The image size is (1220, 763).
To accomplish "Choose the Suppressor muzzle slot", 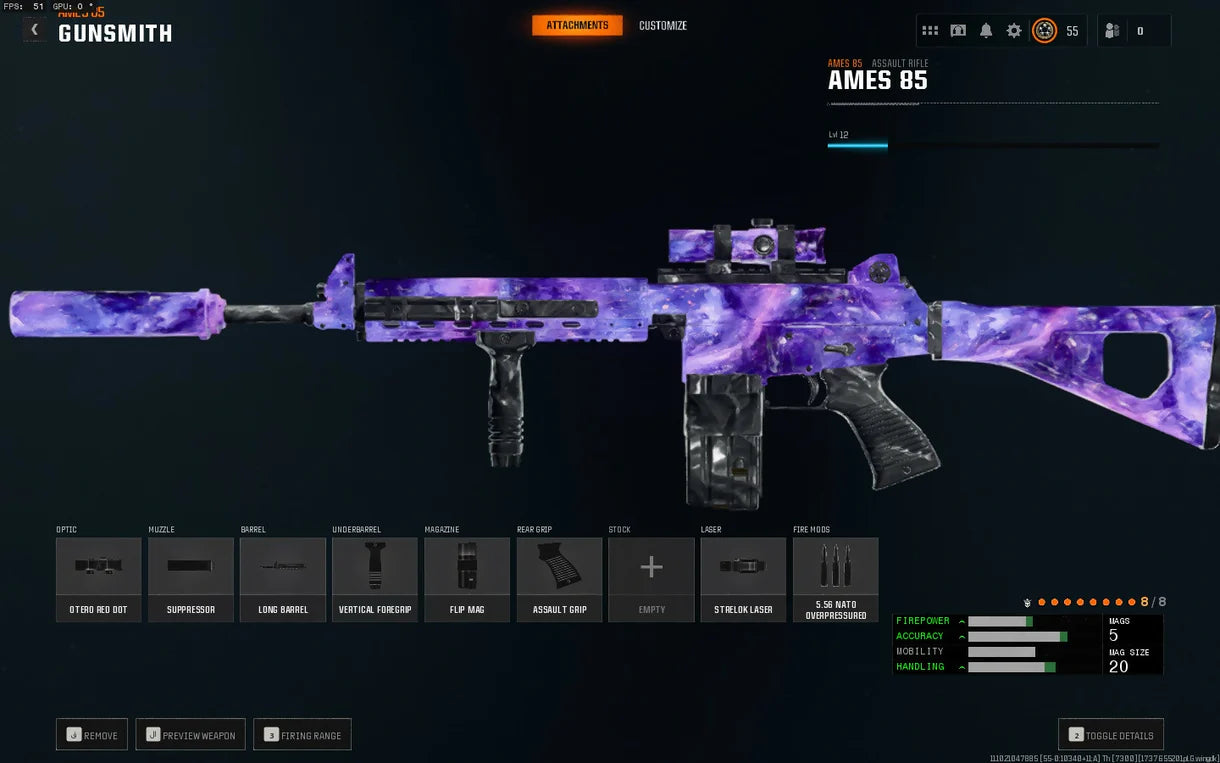I will [x=190, y=579].
